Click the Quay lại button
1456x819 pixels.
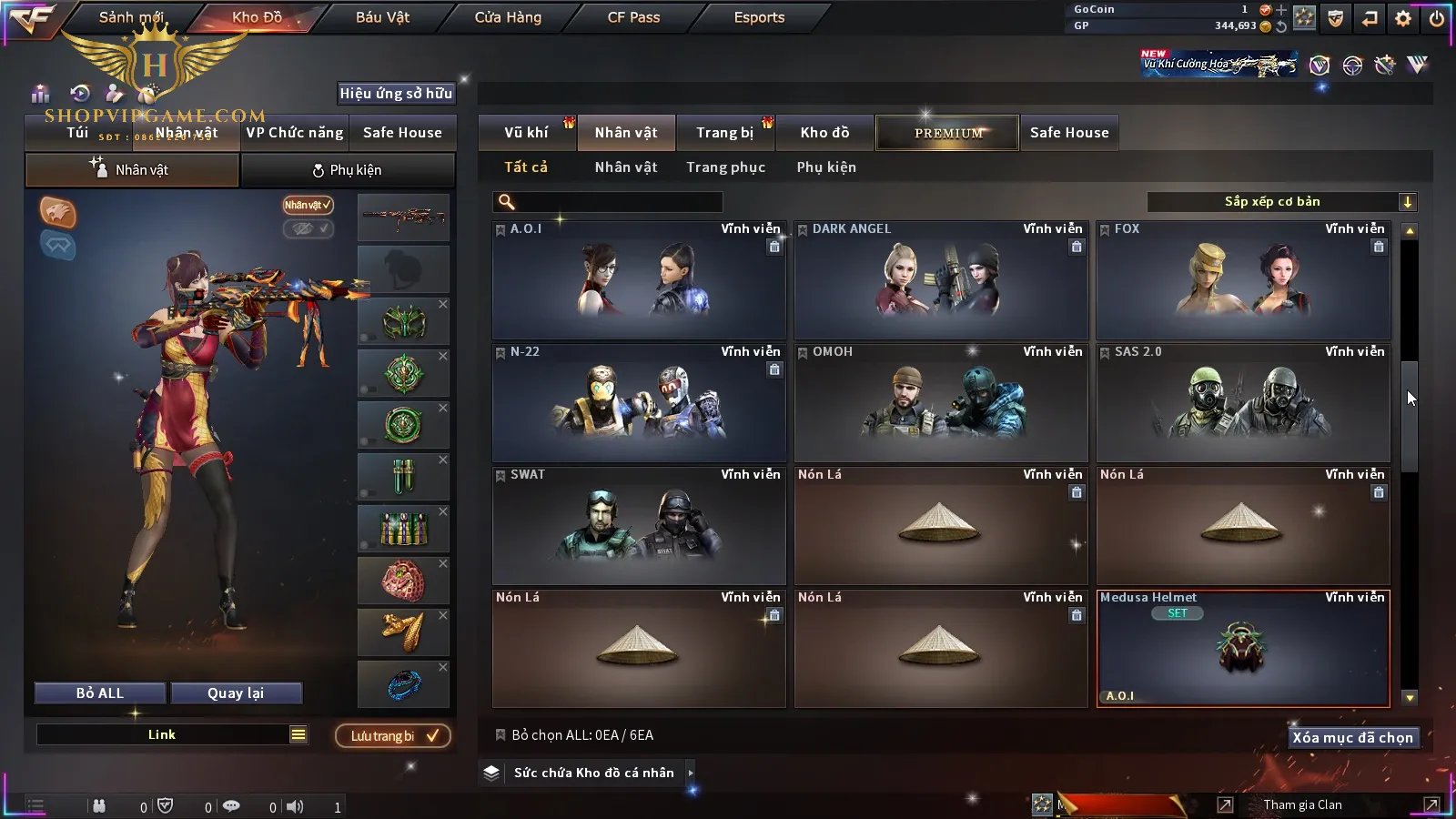tap(236, 693)
